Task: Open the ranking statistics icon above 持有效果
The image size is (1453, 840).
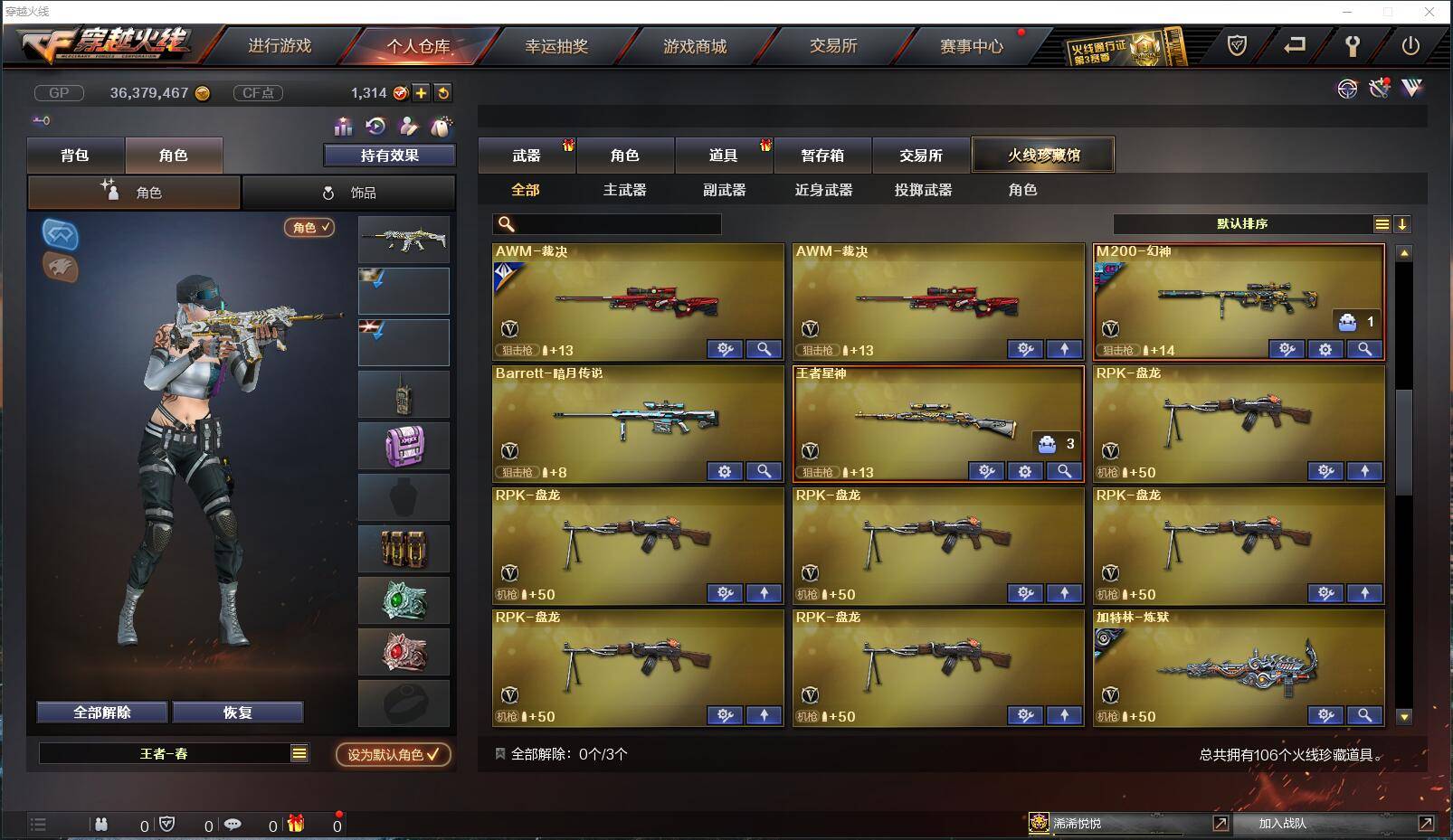Action: pos(343,127)
